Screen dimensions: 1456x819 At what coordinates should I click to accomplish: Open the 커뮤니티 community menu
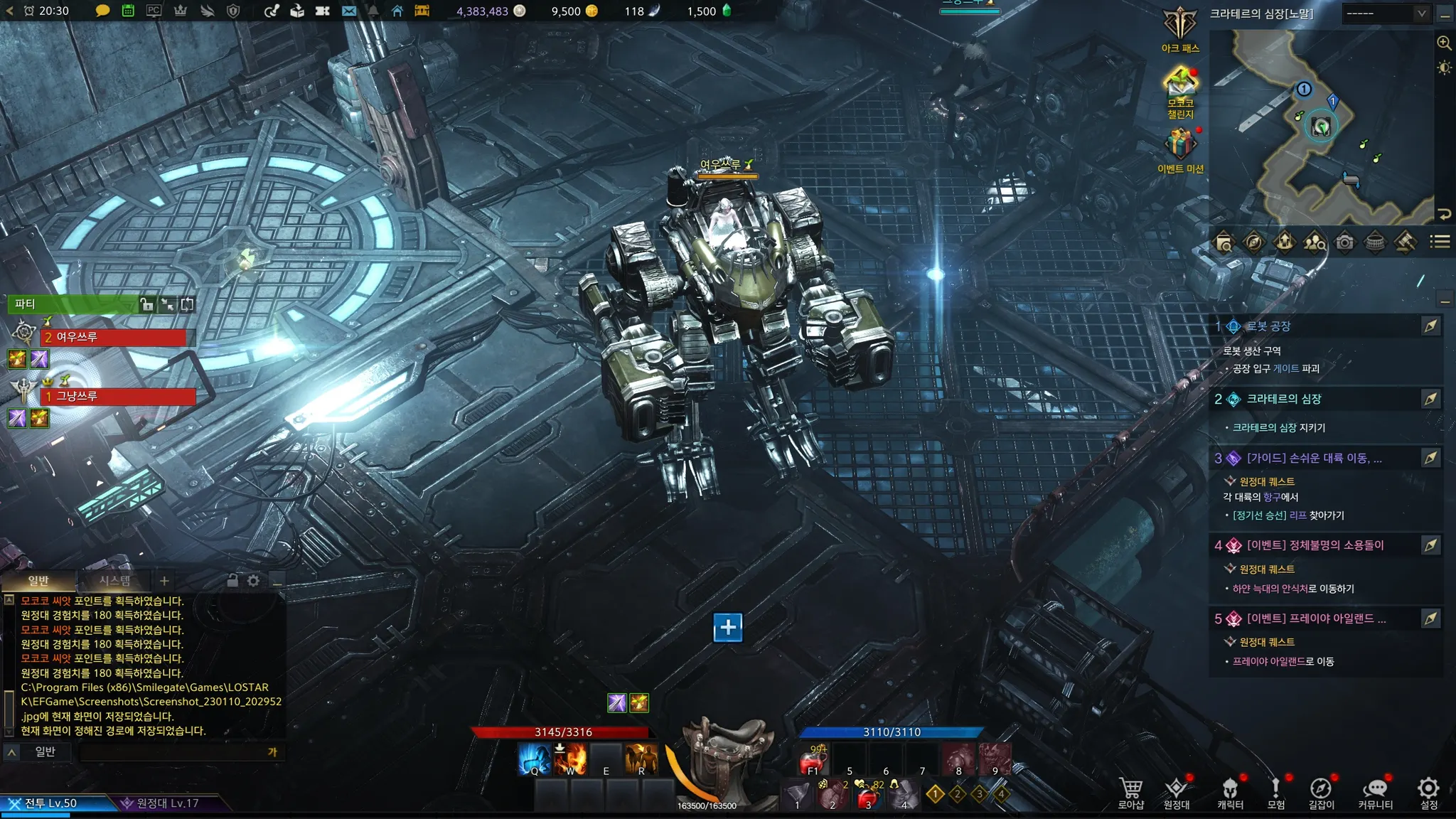(1375, 793)
